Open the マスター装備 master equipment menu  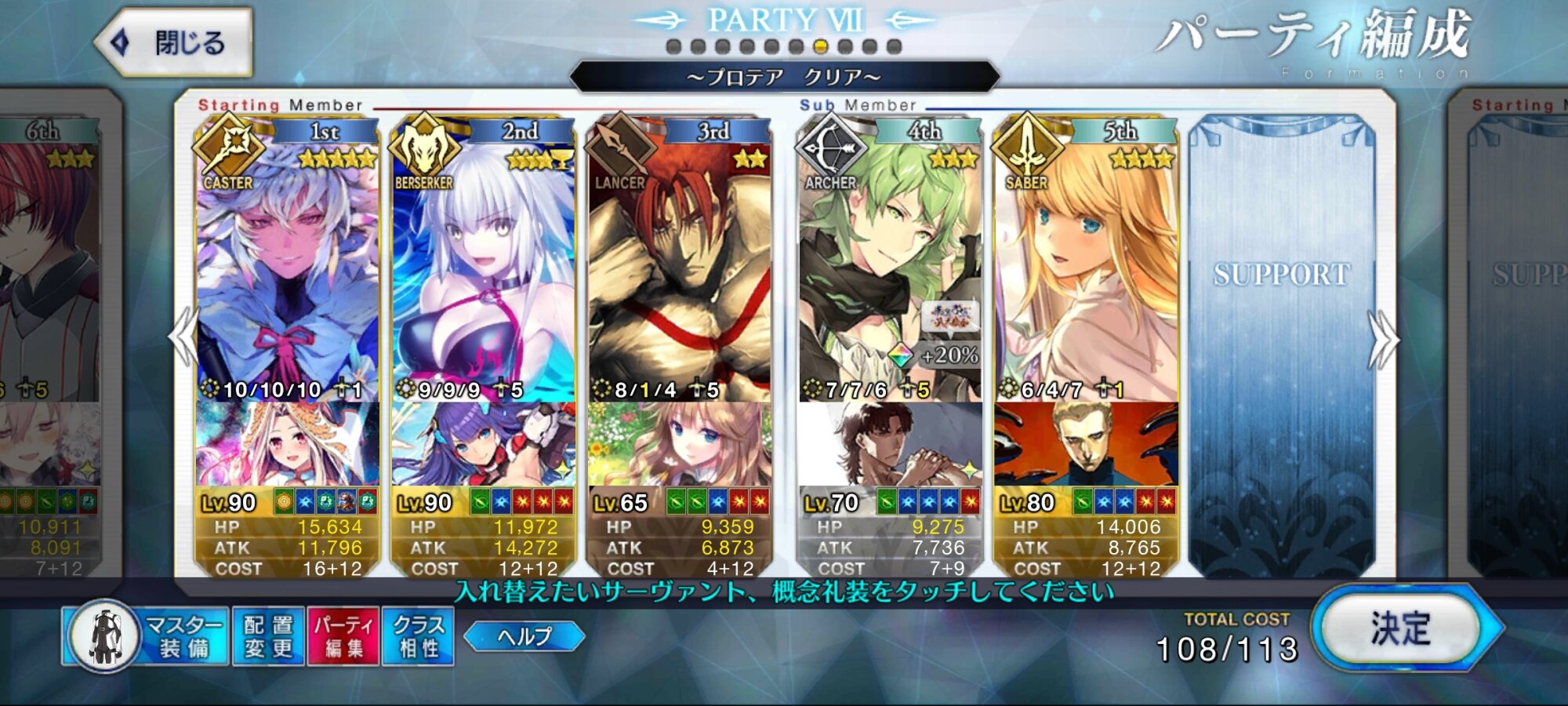(147, 636)
